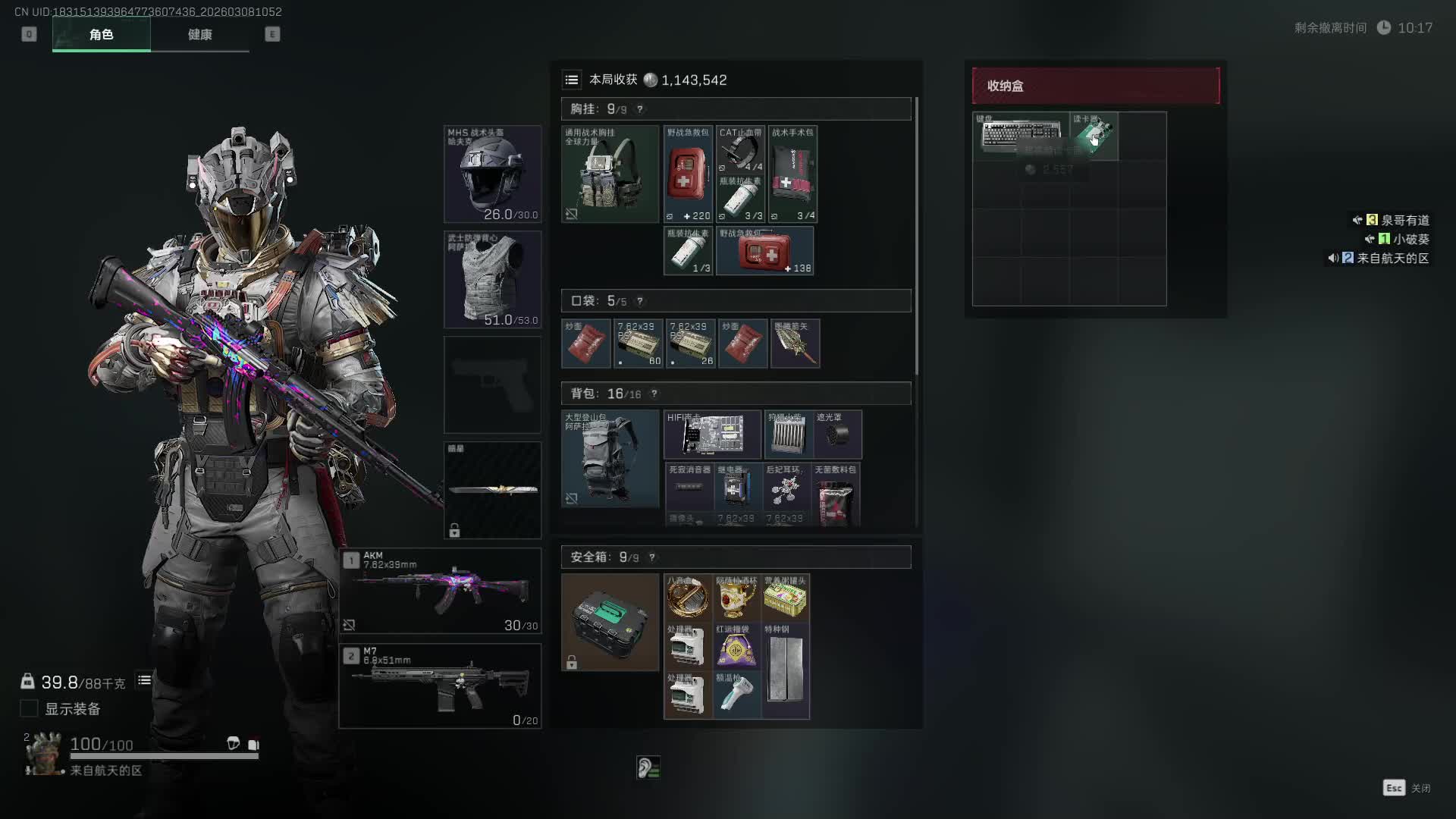1456x819 pixels.
Task: Select the AKM primary weapon slot
Action: (440, 590)
